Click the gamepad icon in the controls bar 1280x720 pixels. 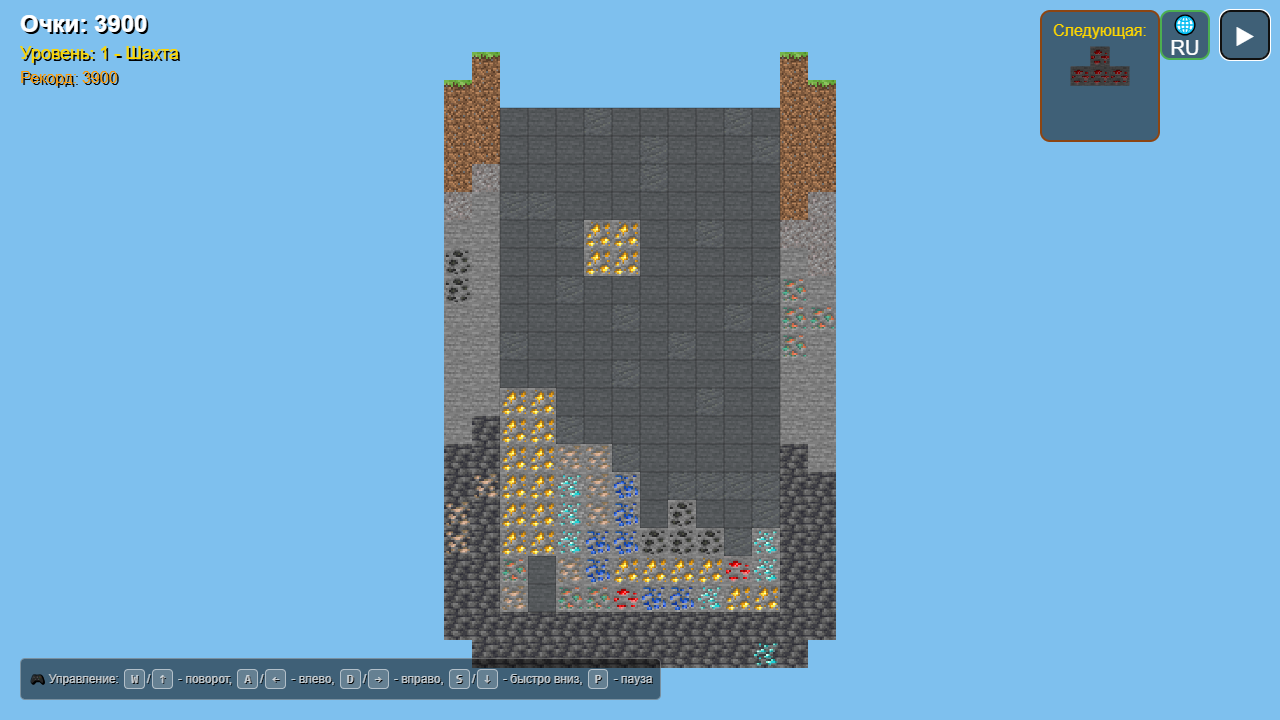pos(38,678)
